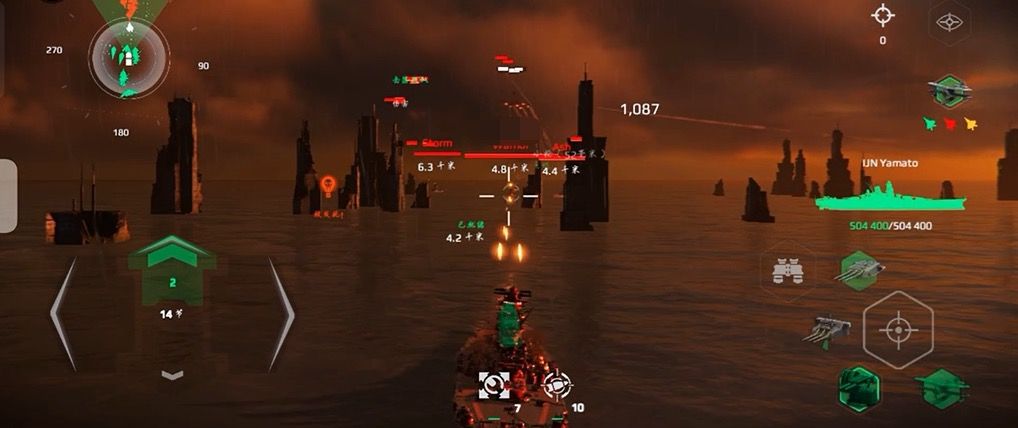Reduce speed with the small down chevron
This screenshot has width=1018, height=428.
172,375
